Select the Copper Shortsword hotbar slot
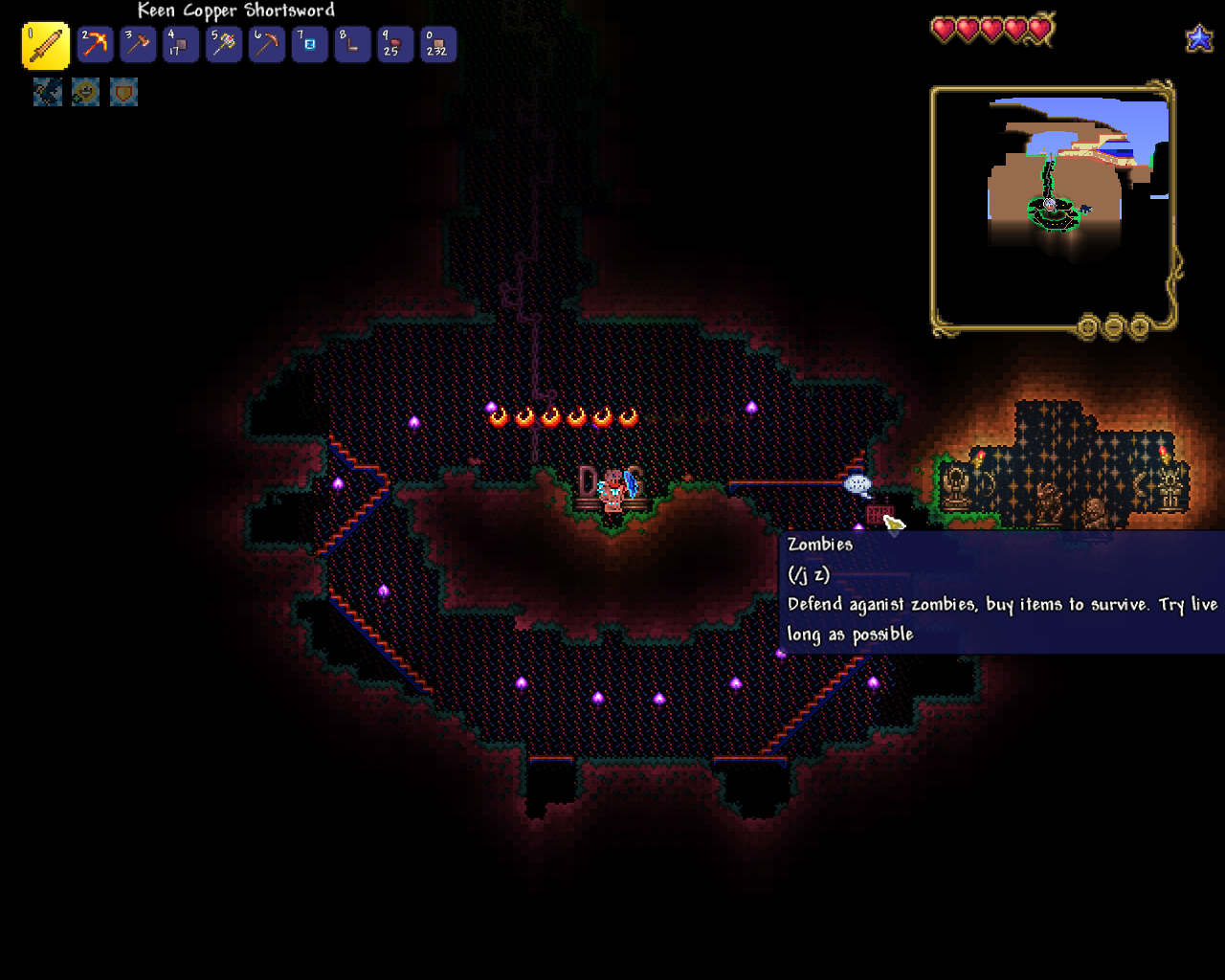This screenshot has height=980, width=1225. point(45,46)
